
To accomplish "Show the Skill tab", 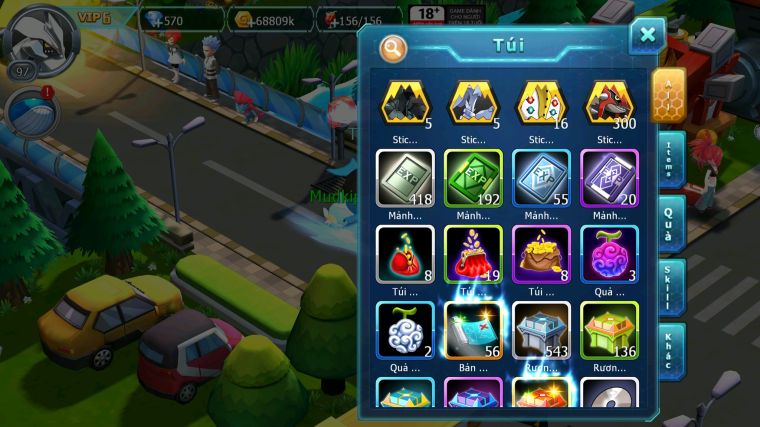I will click(671, 288).
